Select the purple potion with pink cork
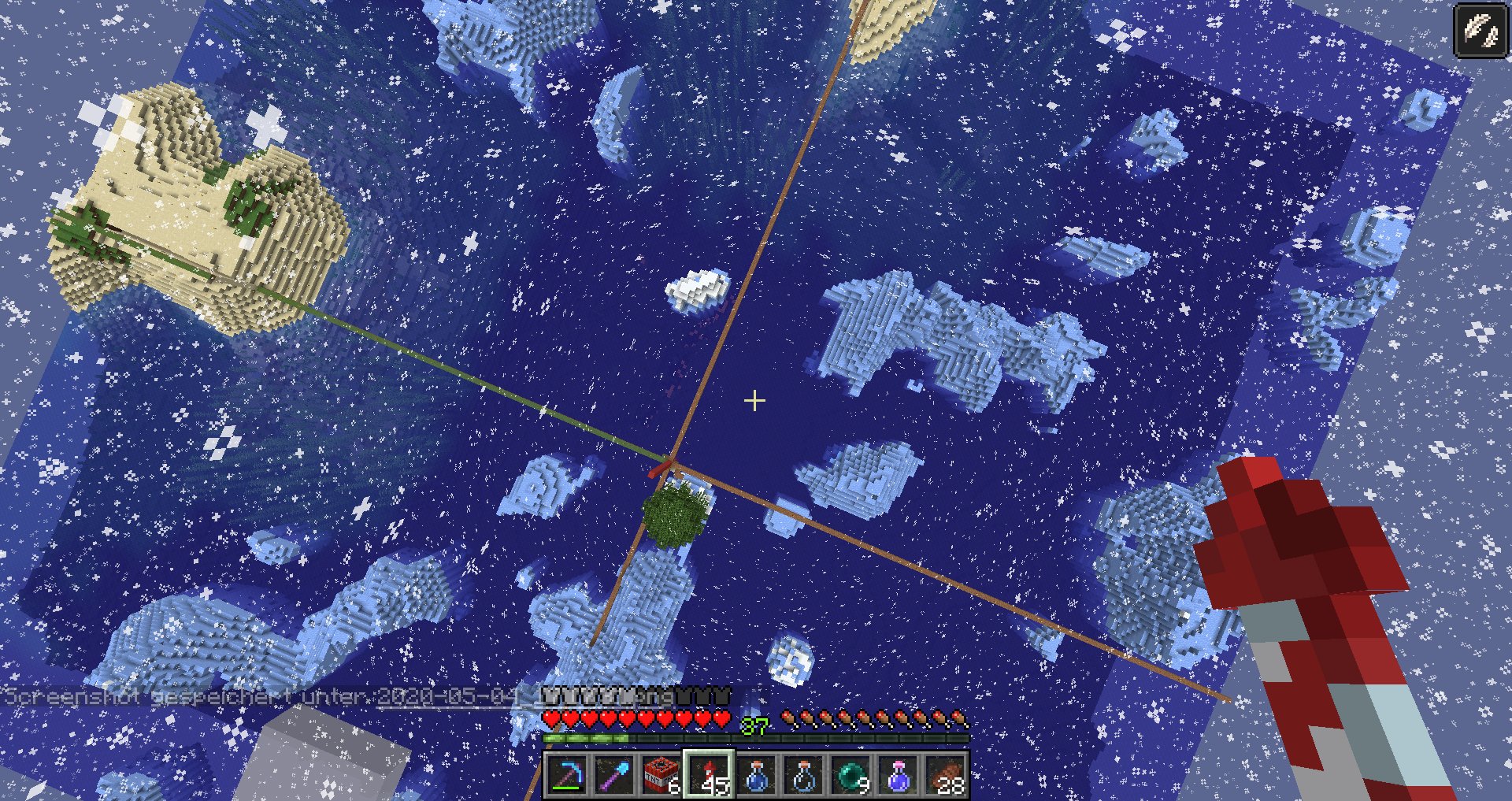1512x801 pixels. point(898,776)
